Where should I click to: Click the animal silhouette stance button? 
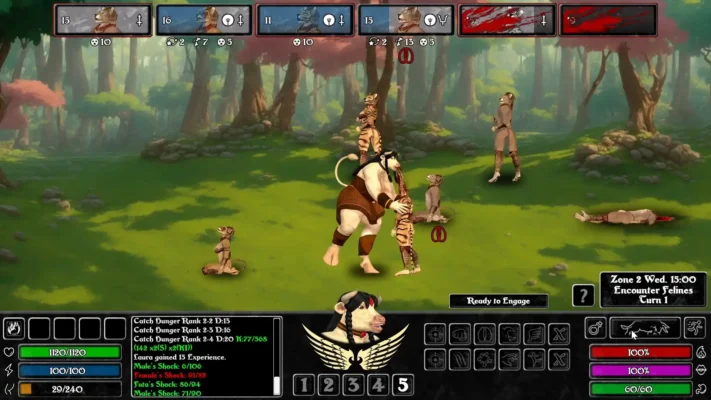point(645,328)
